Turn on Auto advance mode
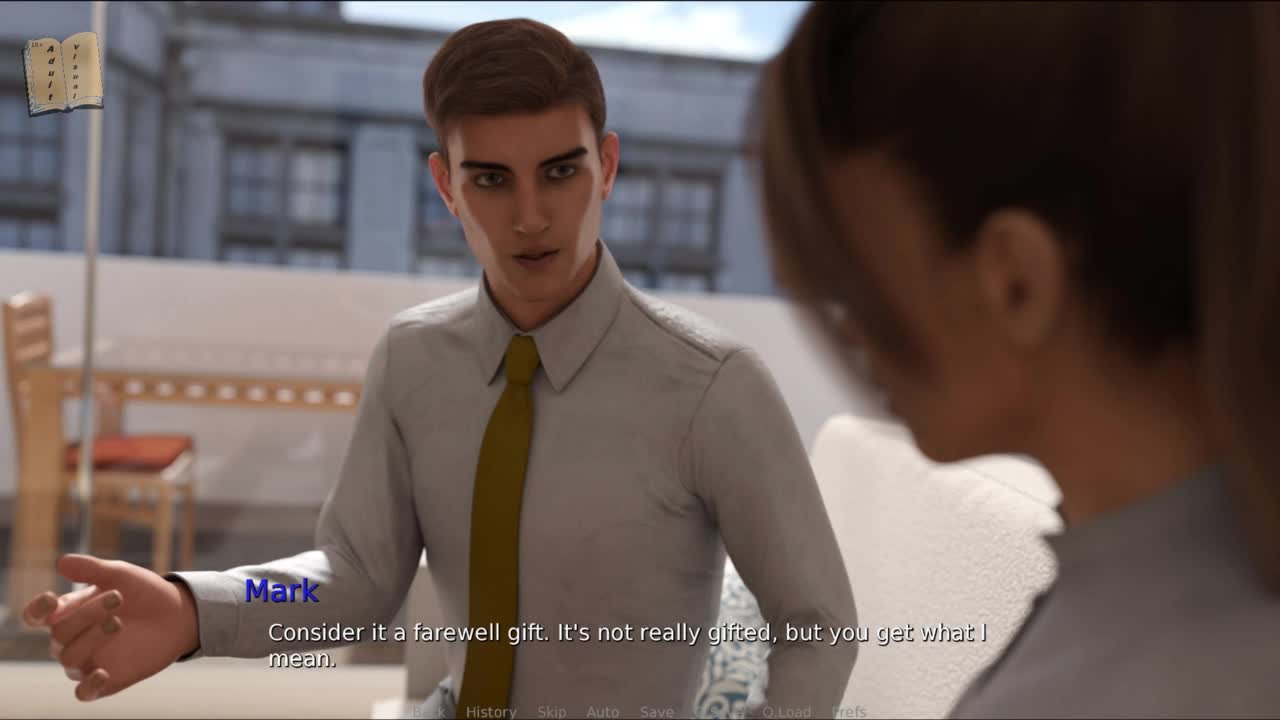This screenshot has width=1280, height=720. pyautogui.click(x=602, y=712)
